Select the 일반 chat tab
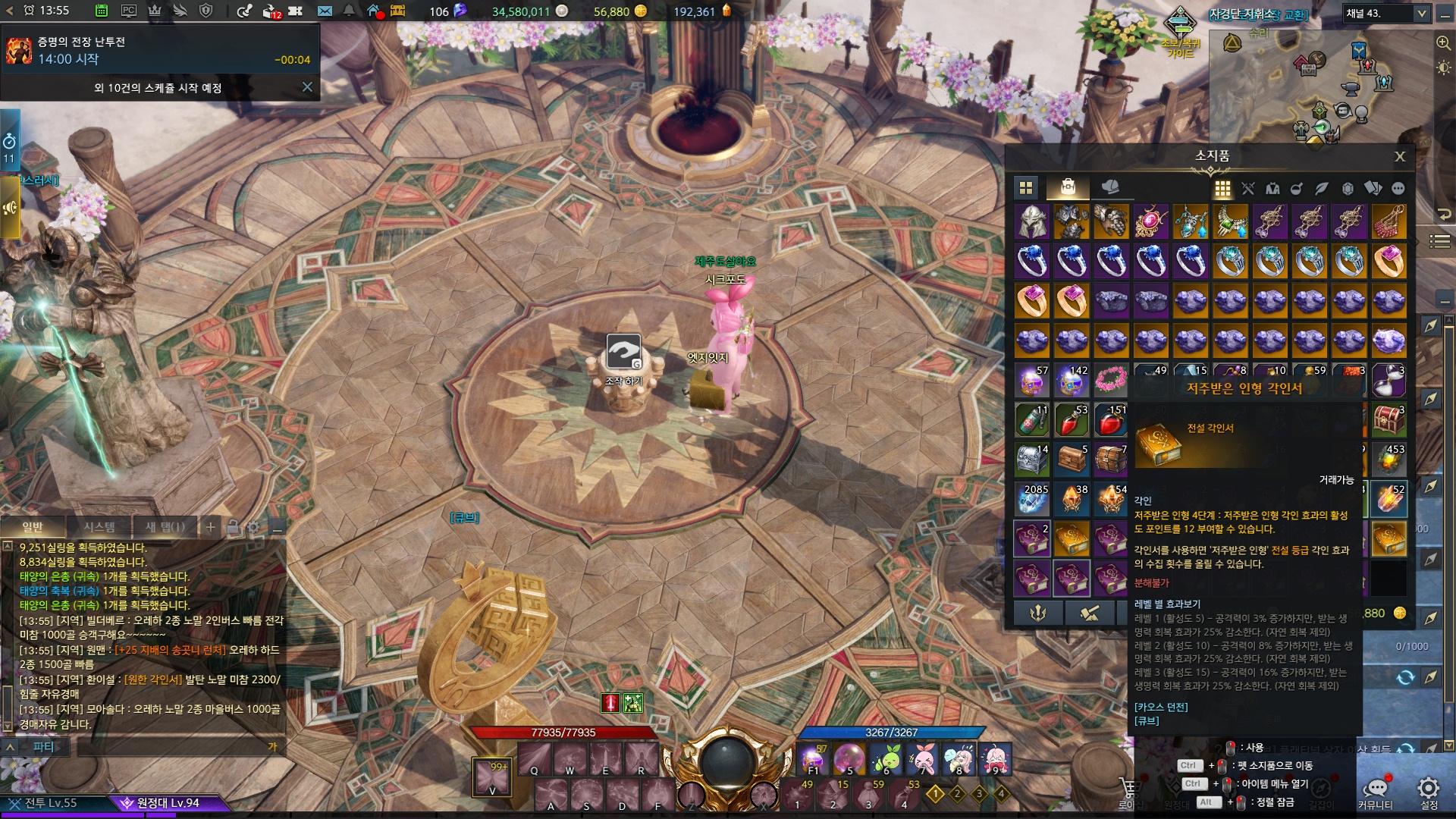The height and width of the screenshot is (819, 1456). 33,526
